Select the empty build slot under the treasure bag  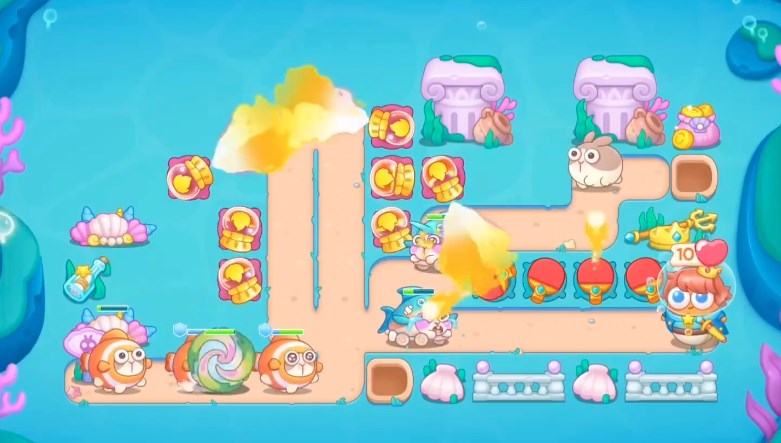click(x=693, y=178)
